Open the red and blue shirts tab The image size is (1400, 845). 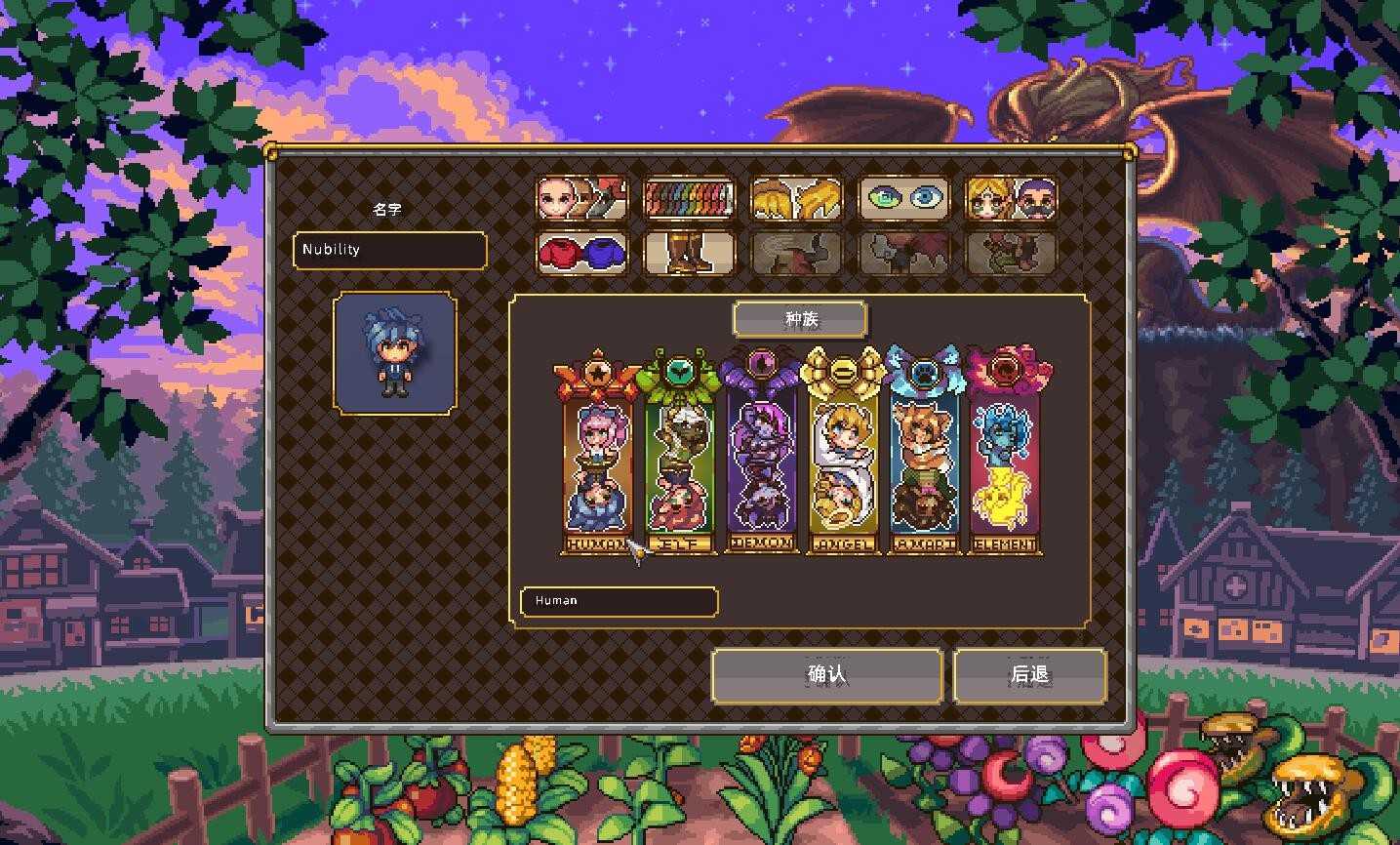[x=581, y=252]
